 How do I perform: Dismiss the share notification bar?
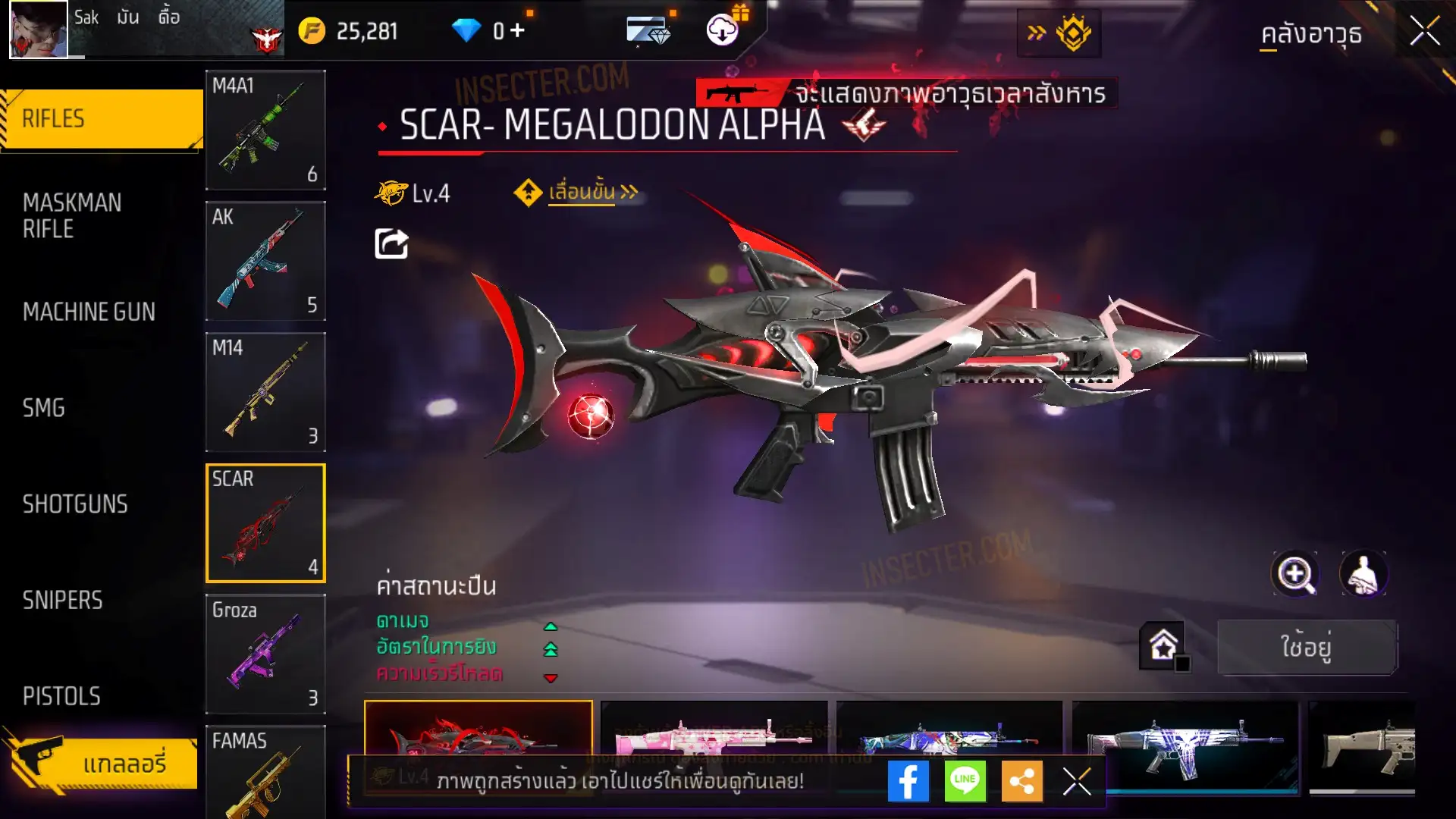pyautogui.click(x=1077, y=781)
